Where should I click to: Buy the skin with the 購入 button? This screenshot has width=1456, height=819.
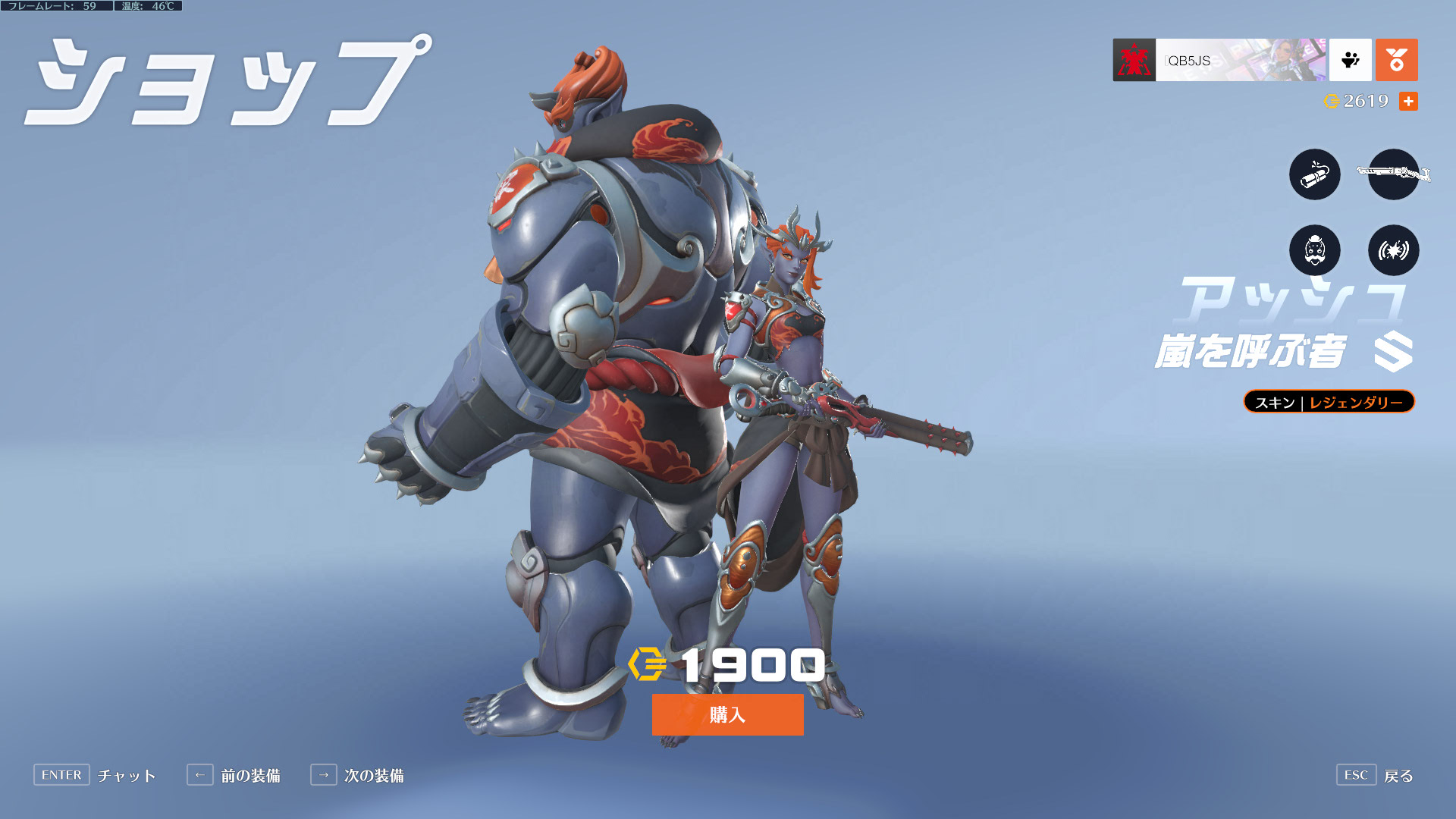(x=727, y=714)
